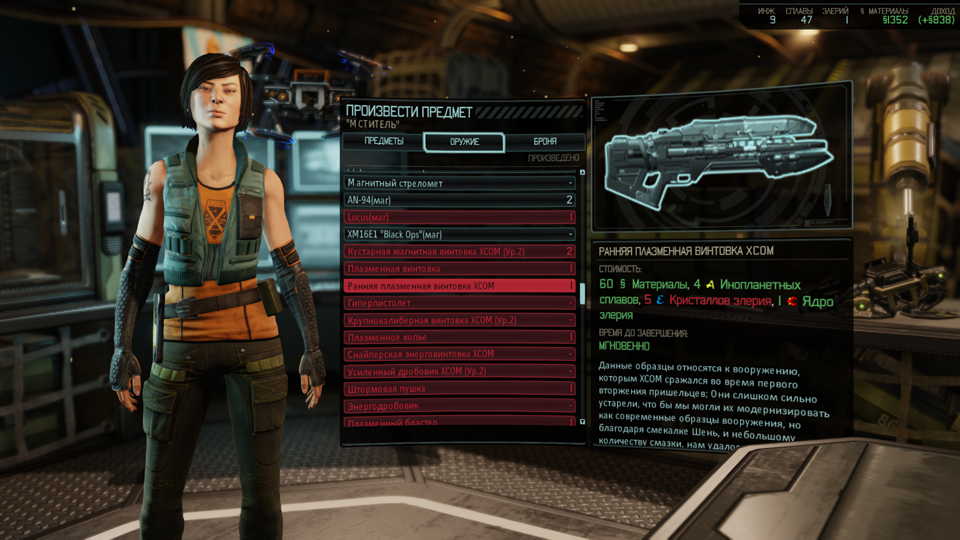
Task: Select the Гиперпистолет entry
Action: tap(460, 302)
